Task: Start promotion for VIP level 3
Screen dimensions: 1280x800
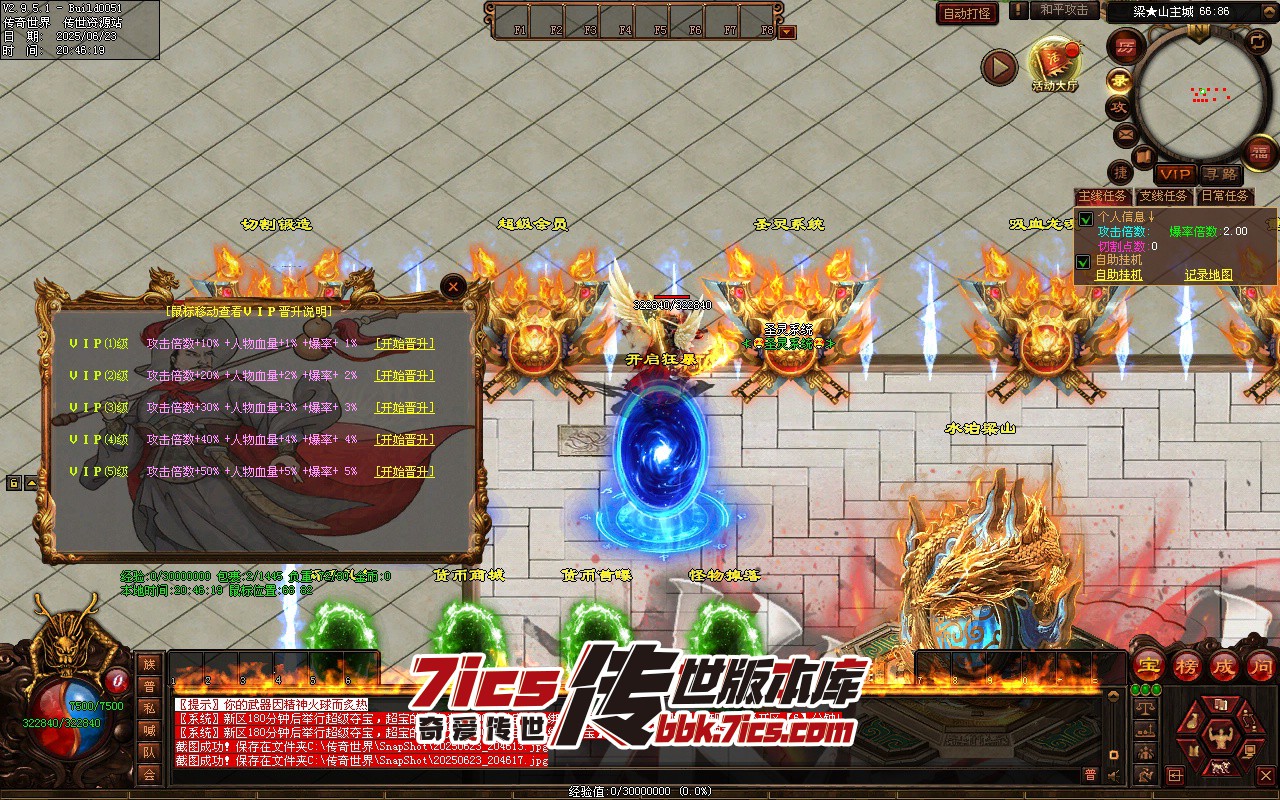Action: click(x=405, y=408)
